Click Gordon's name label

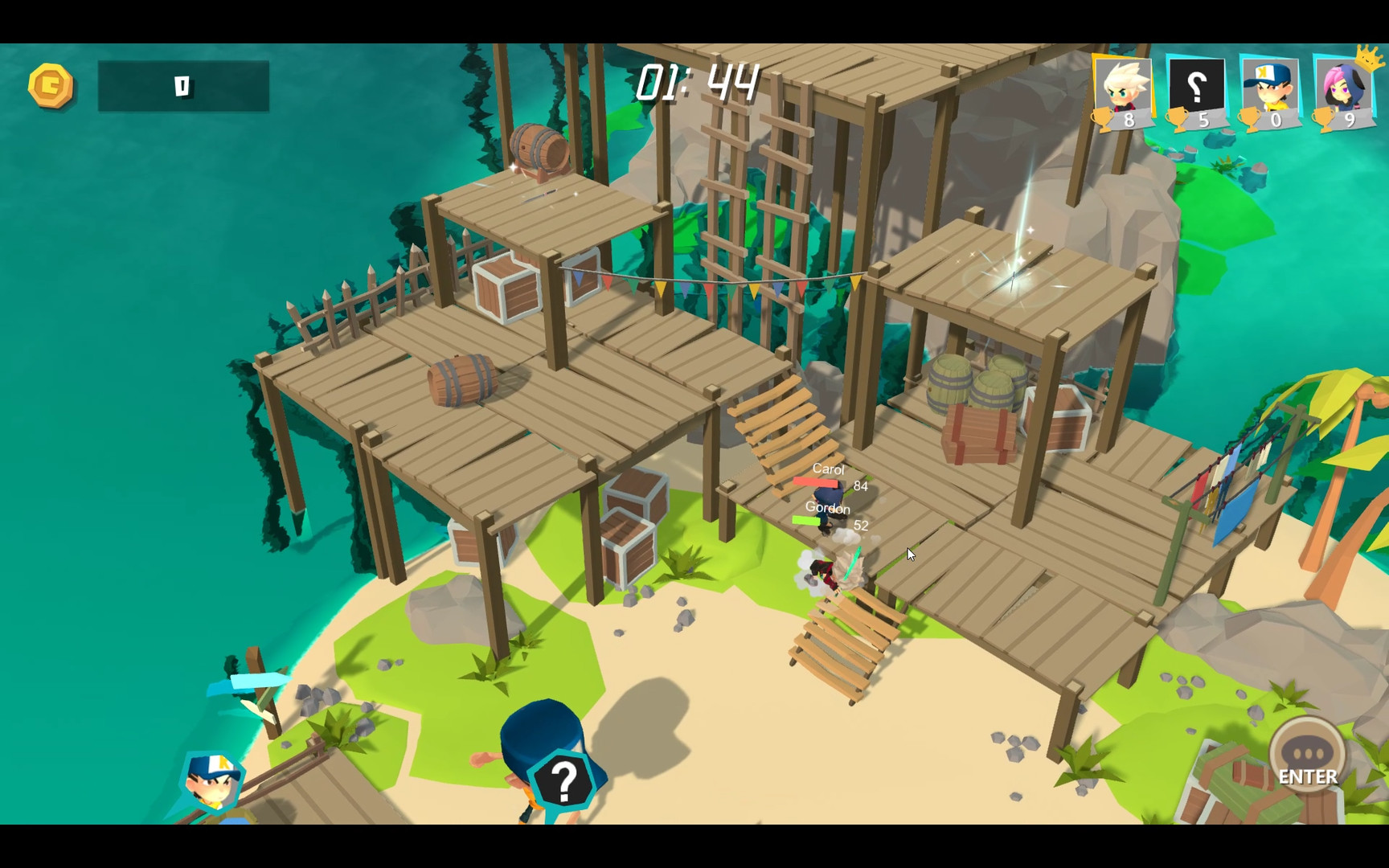click(829, 510)
